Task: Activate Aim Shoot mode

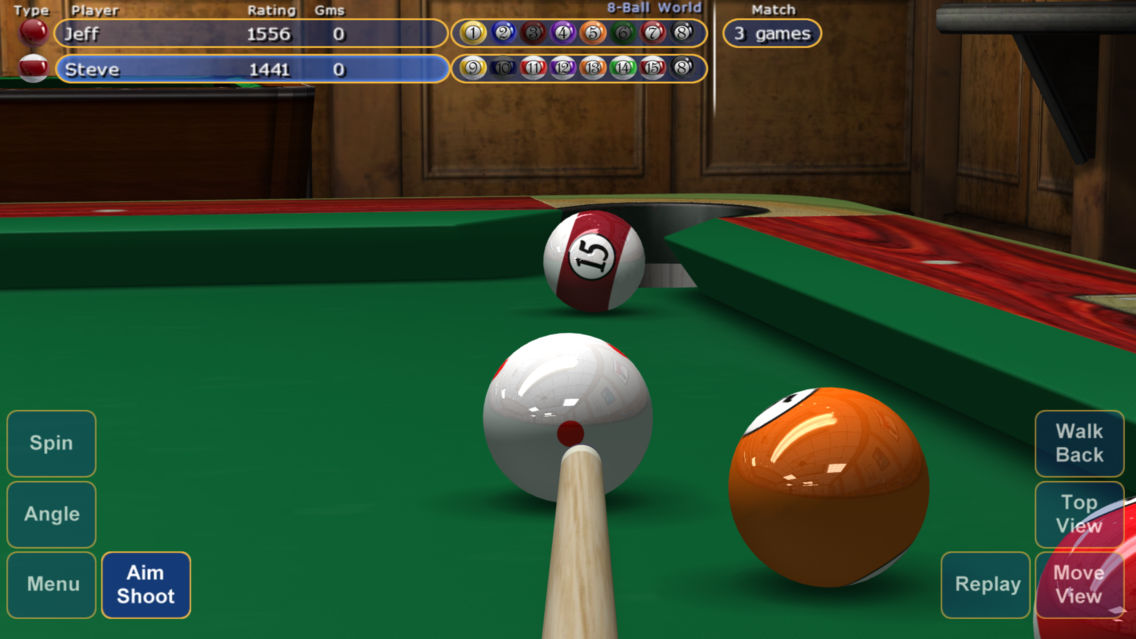Action: coord(146,584)
